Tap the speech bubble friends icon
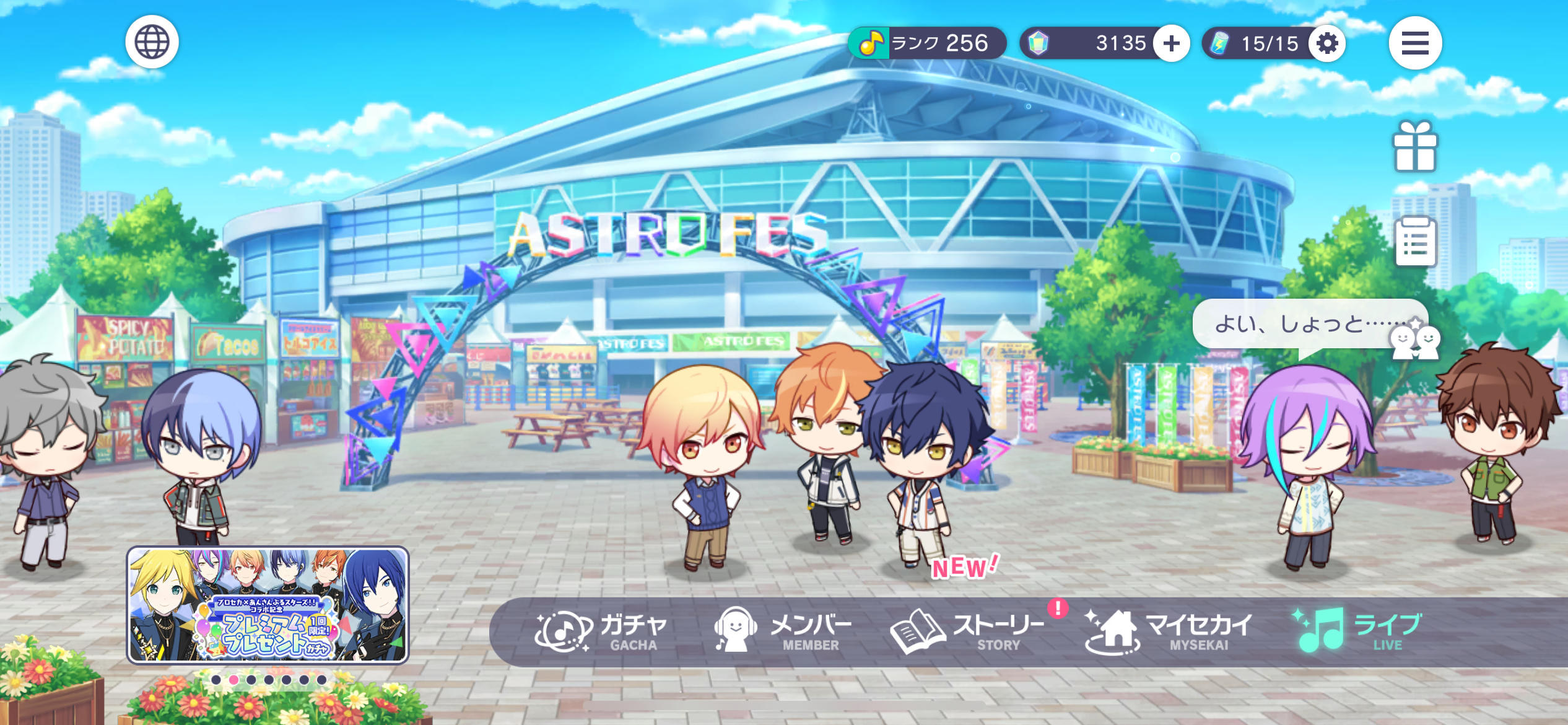1568x725 pixels. click(1414, 341)
